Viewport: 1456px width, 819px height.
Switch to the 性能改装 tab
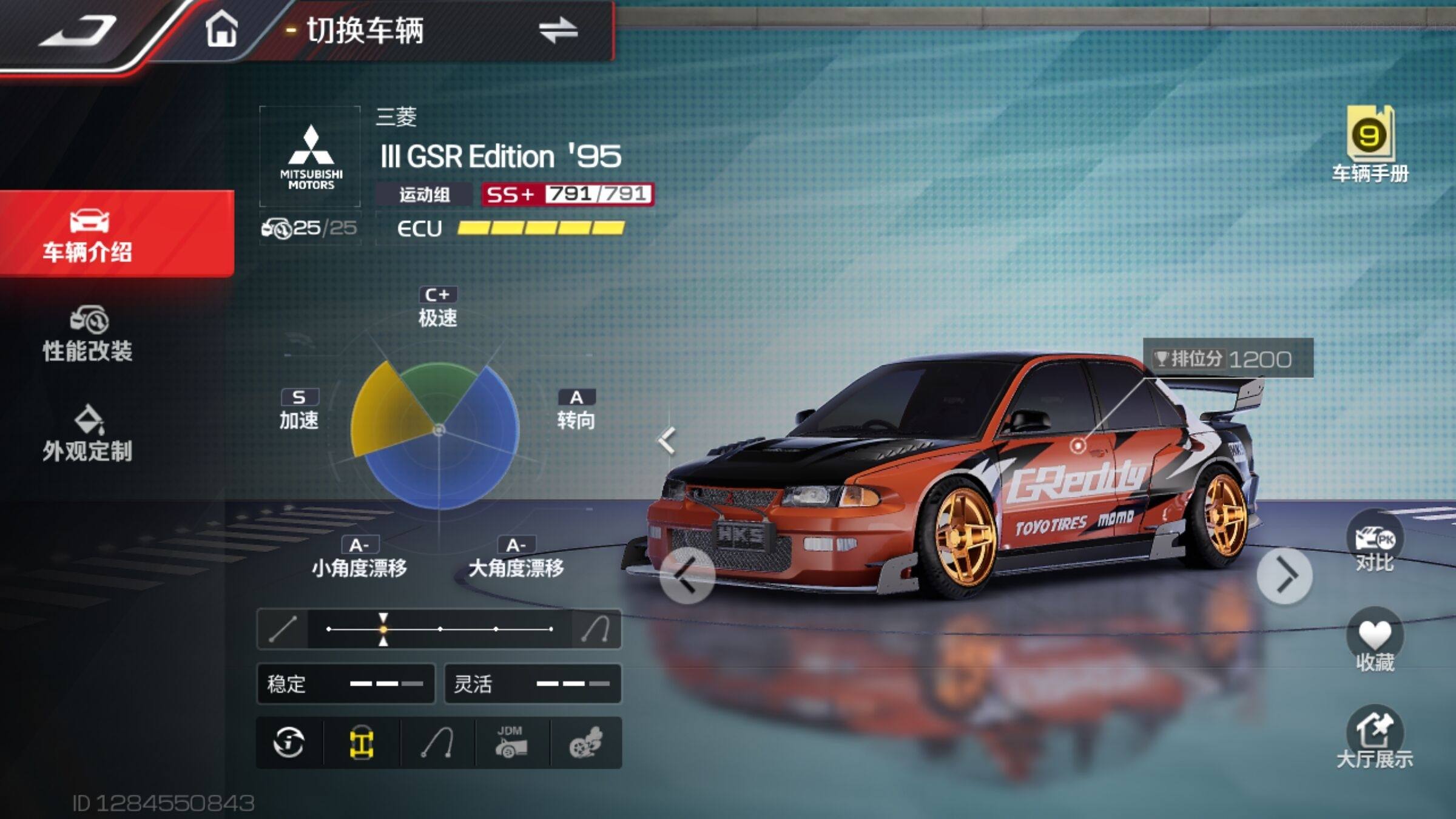[89, 335]
